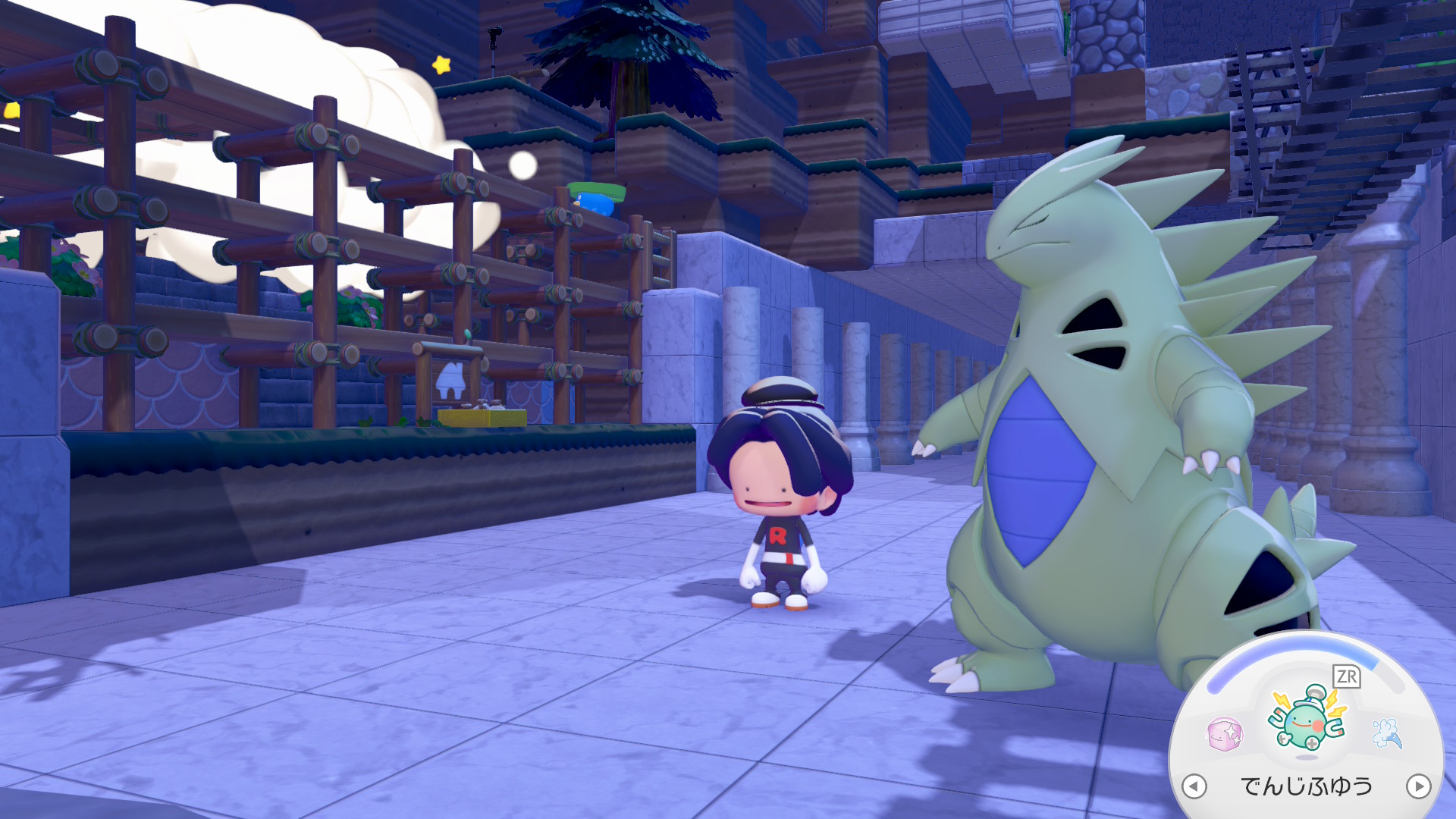Choose the blue water splash ability

tap(1387, 733)
